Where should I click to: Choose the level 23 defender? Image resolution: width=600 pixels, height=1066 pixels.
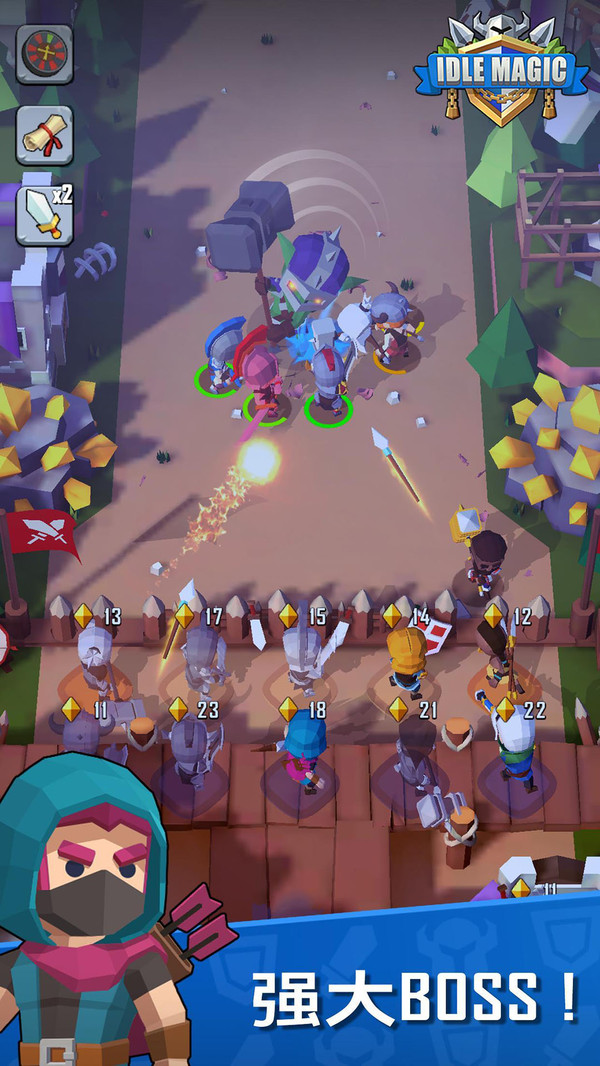[x=190, y=752]
